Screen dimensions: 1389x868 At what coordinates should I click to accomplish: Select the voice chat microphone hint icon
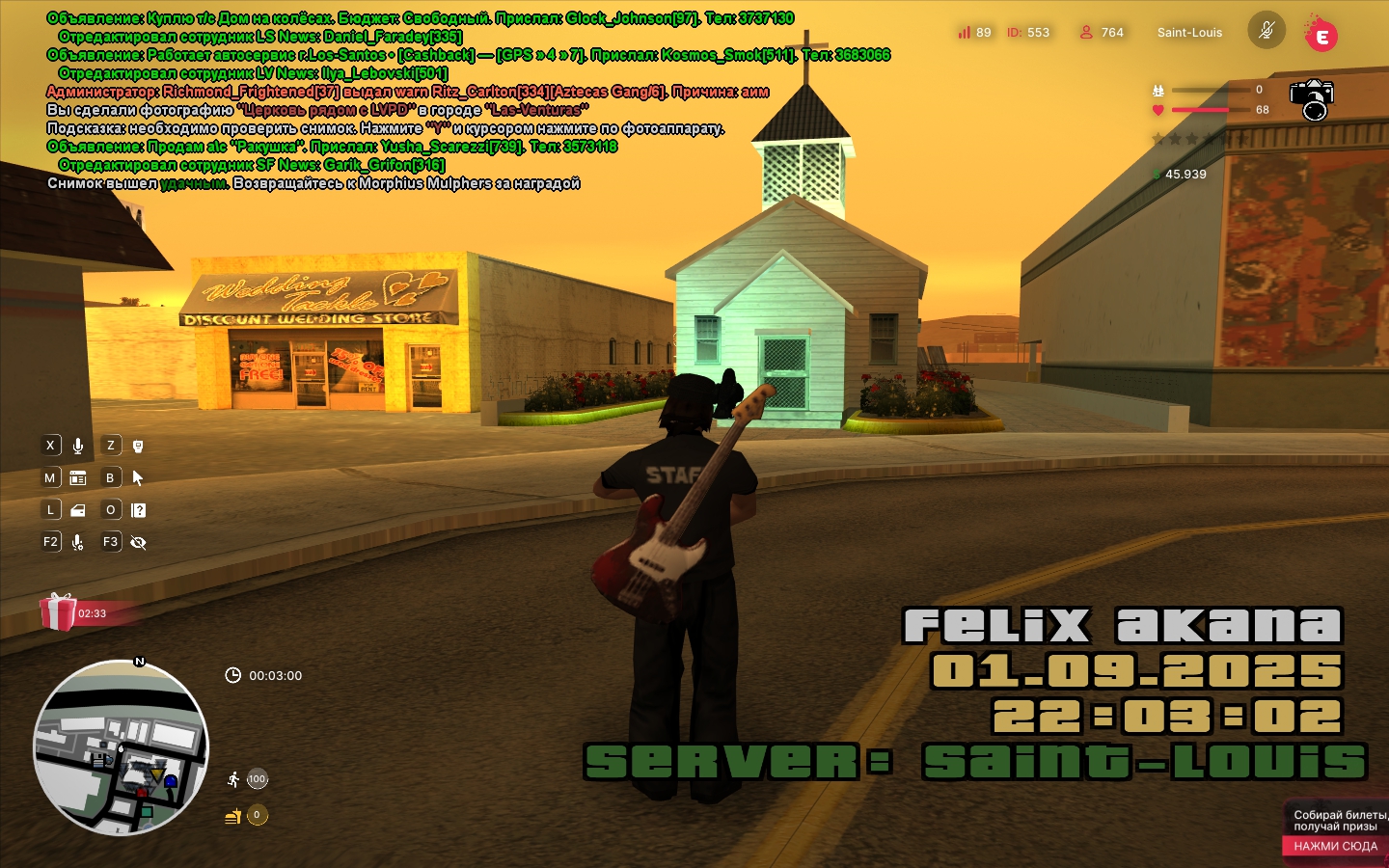point(78,446)
